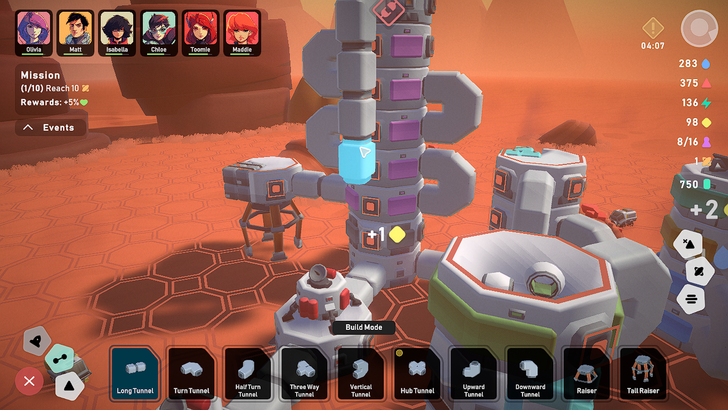Image resolution: width=728 pixels, height=410 pixels.
Task: Close build mode with the red X
Action: coord(29,381)
